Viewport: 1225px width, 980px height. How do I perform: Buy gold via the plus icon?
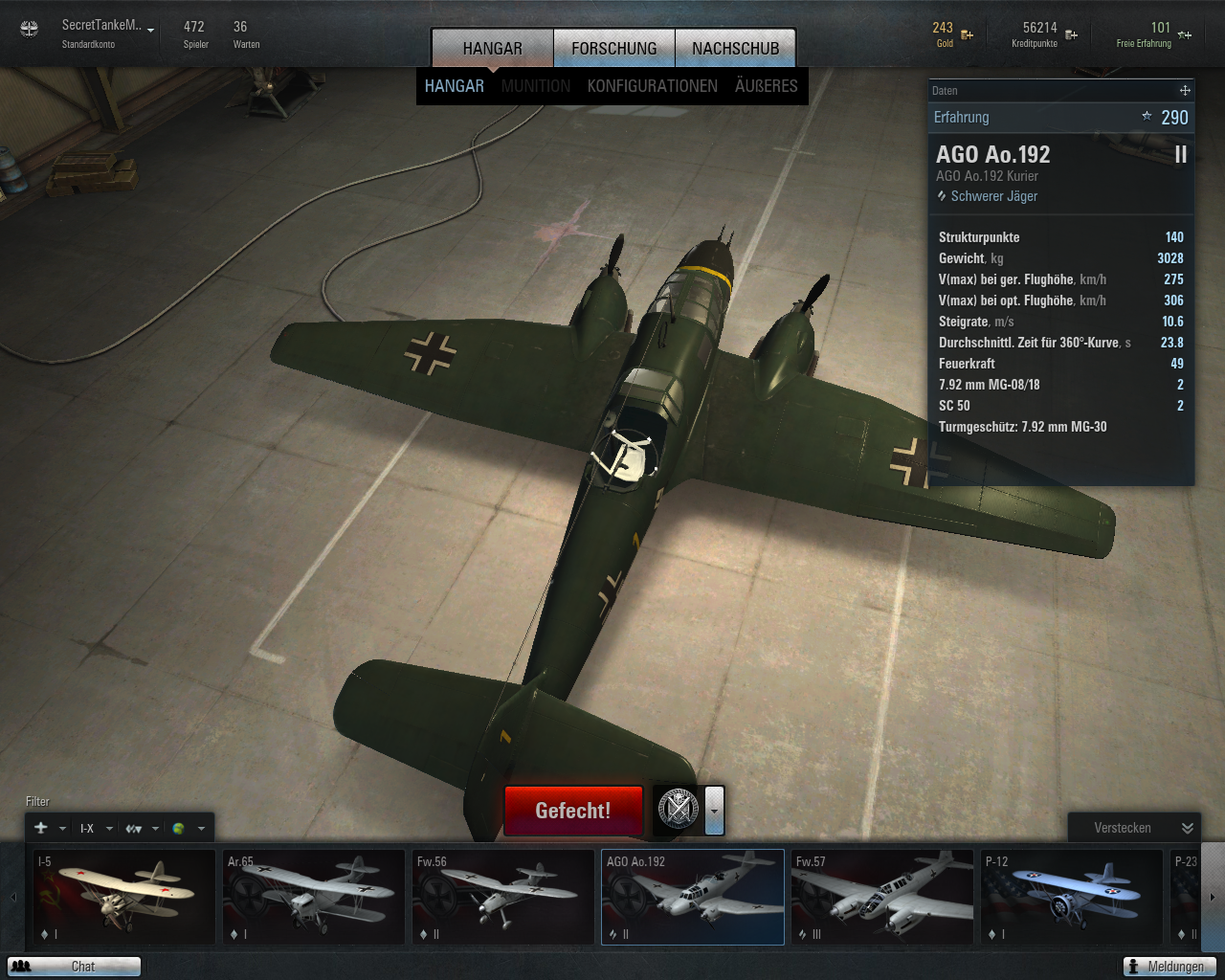pyautogui.click(x=968, y=35)
